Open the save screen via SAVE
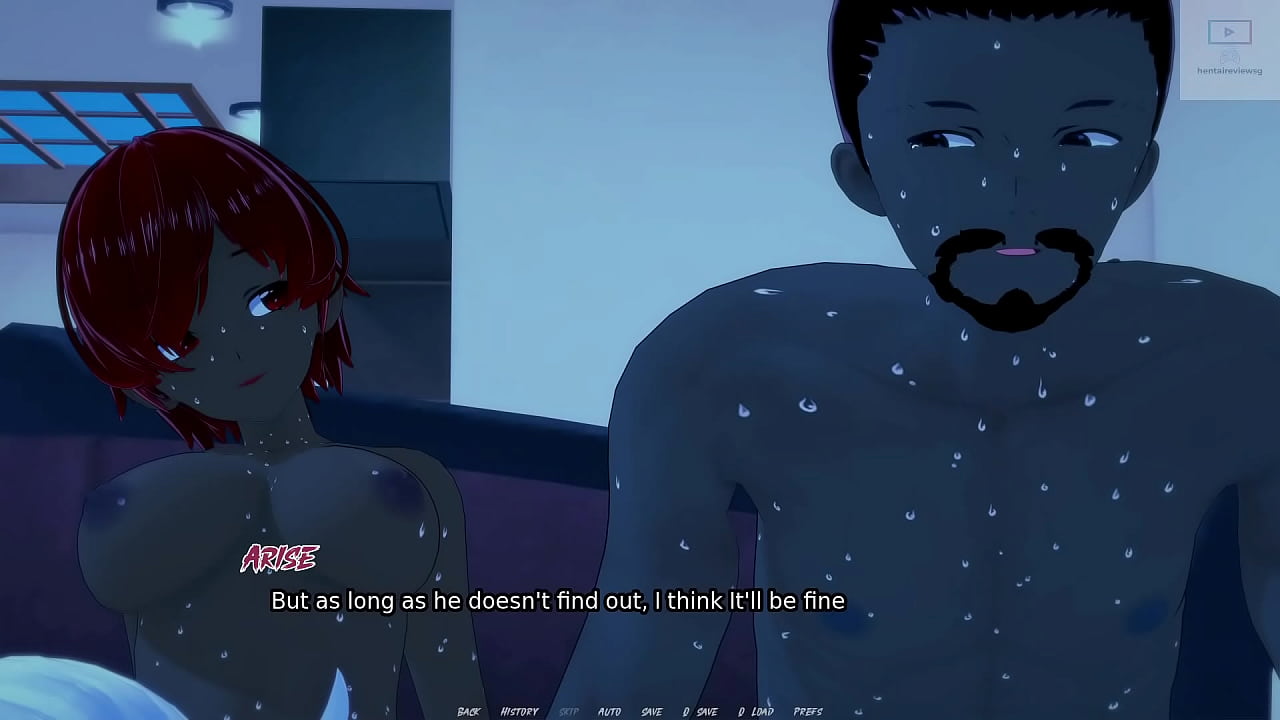Screen dimensions: 1280x720 [x=653, y=710]
